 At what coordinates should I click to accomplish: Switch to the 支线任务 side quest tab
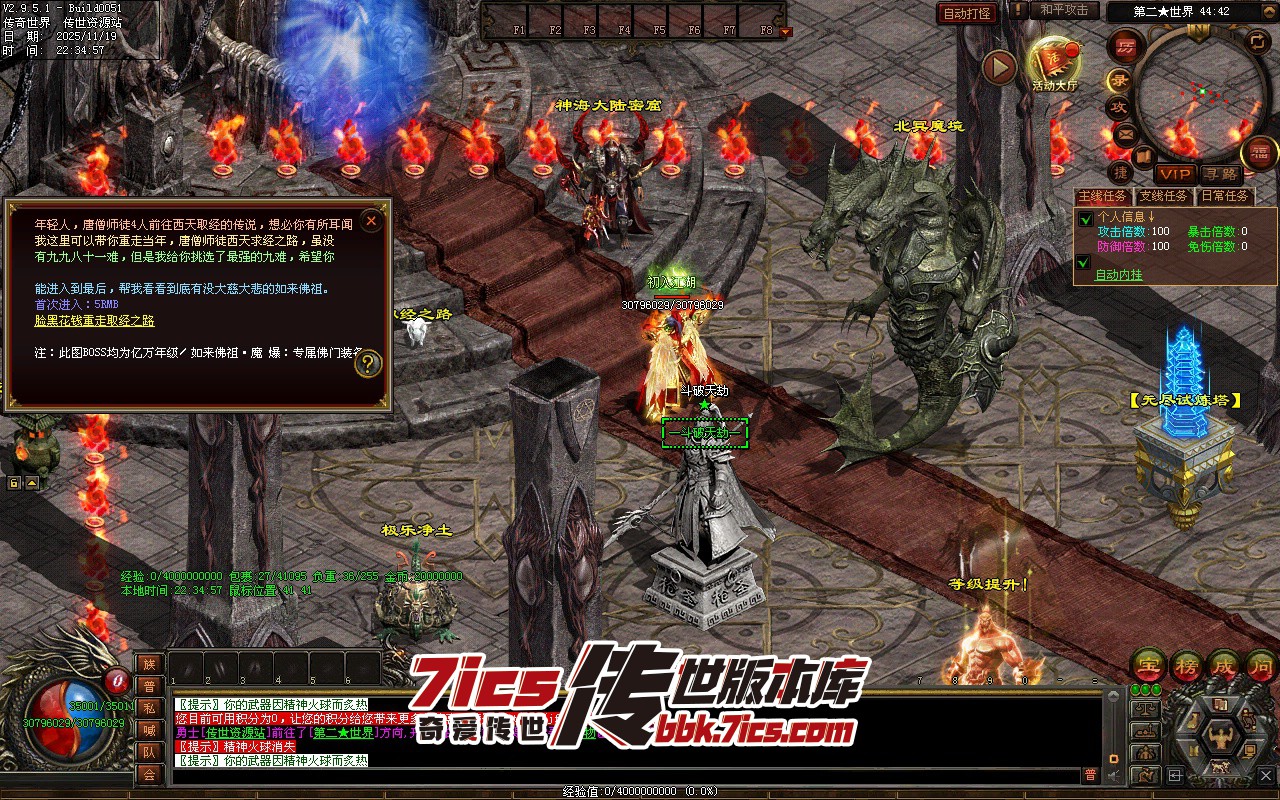pyautogui.click(x=1164, y=196)
